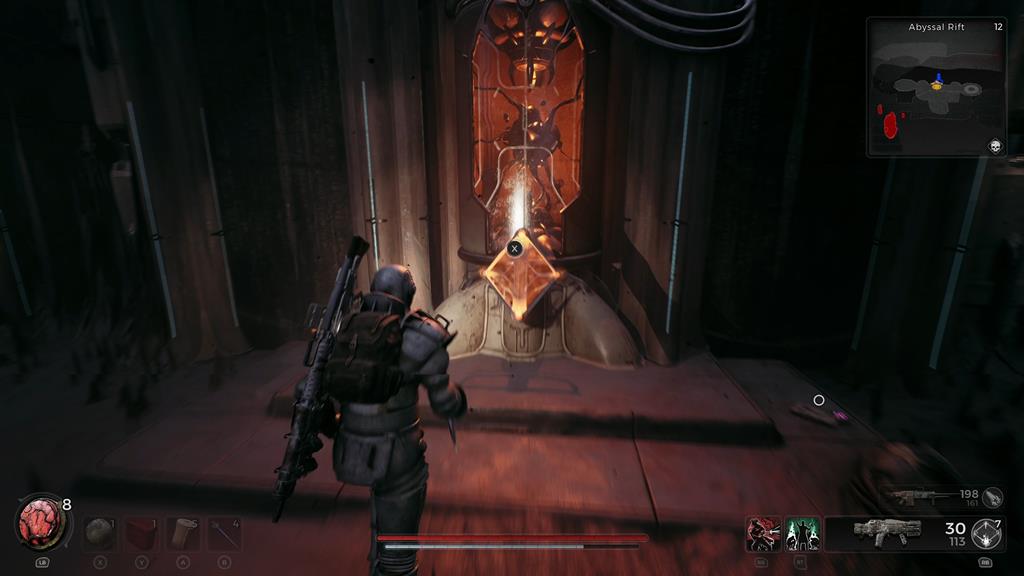This screenshot has width=1024, height=576.
Task: Activate the red gunner archetype skill
Action: [762, 533]
